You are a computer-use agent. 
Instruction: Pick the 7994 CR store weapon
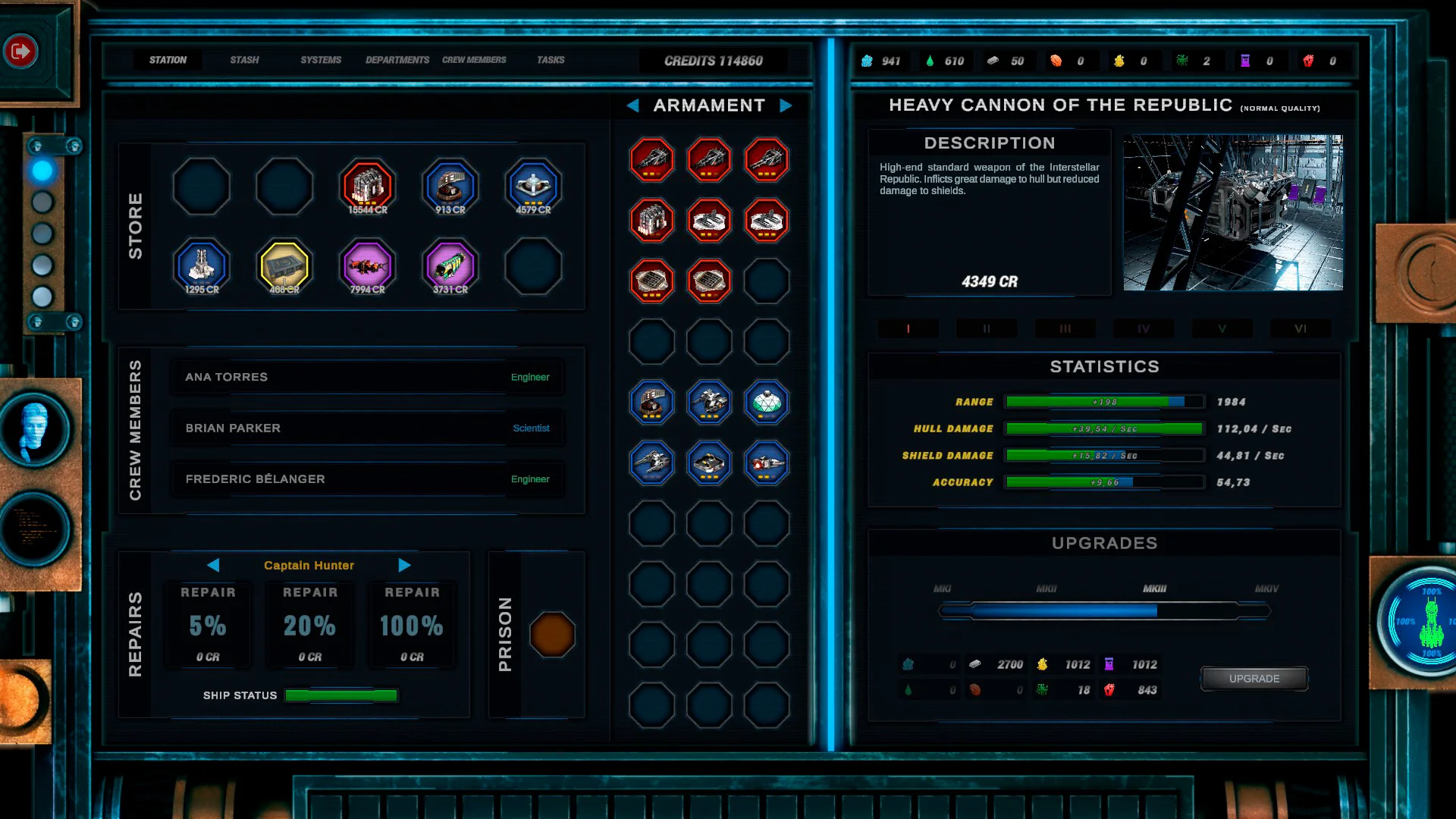[368, 266]
